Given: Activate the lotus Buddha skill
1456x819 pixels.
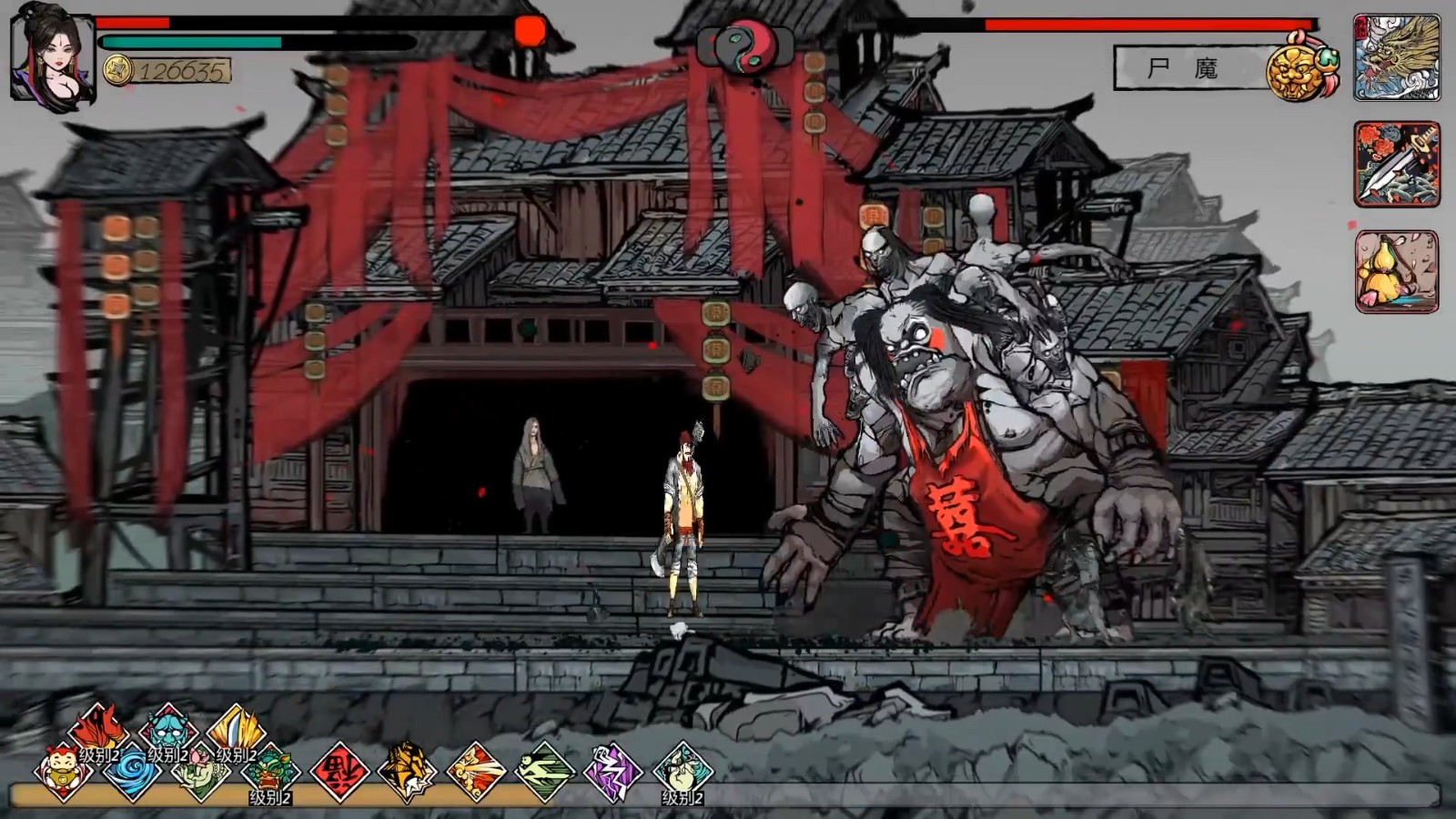Looking at the screenshot, I should pos(201,772).
